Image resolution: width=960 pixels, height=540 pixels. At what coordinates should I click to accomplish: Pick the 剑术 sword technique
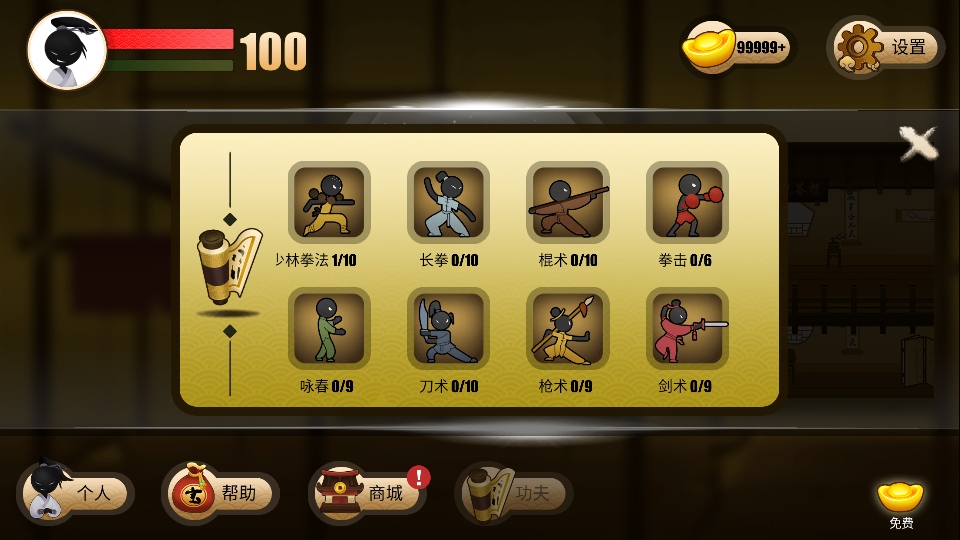(687, 328)
